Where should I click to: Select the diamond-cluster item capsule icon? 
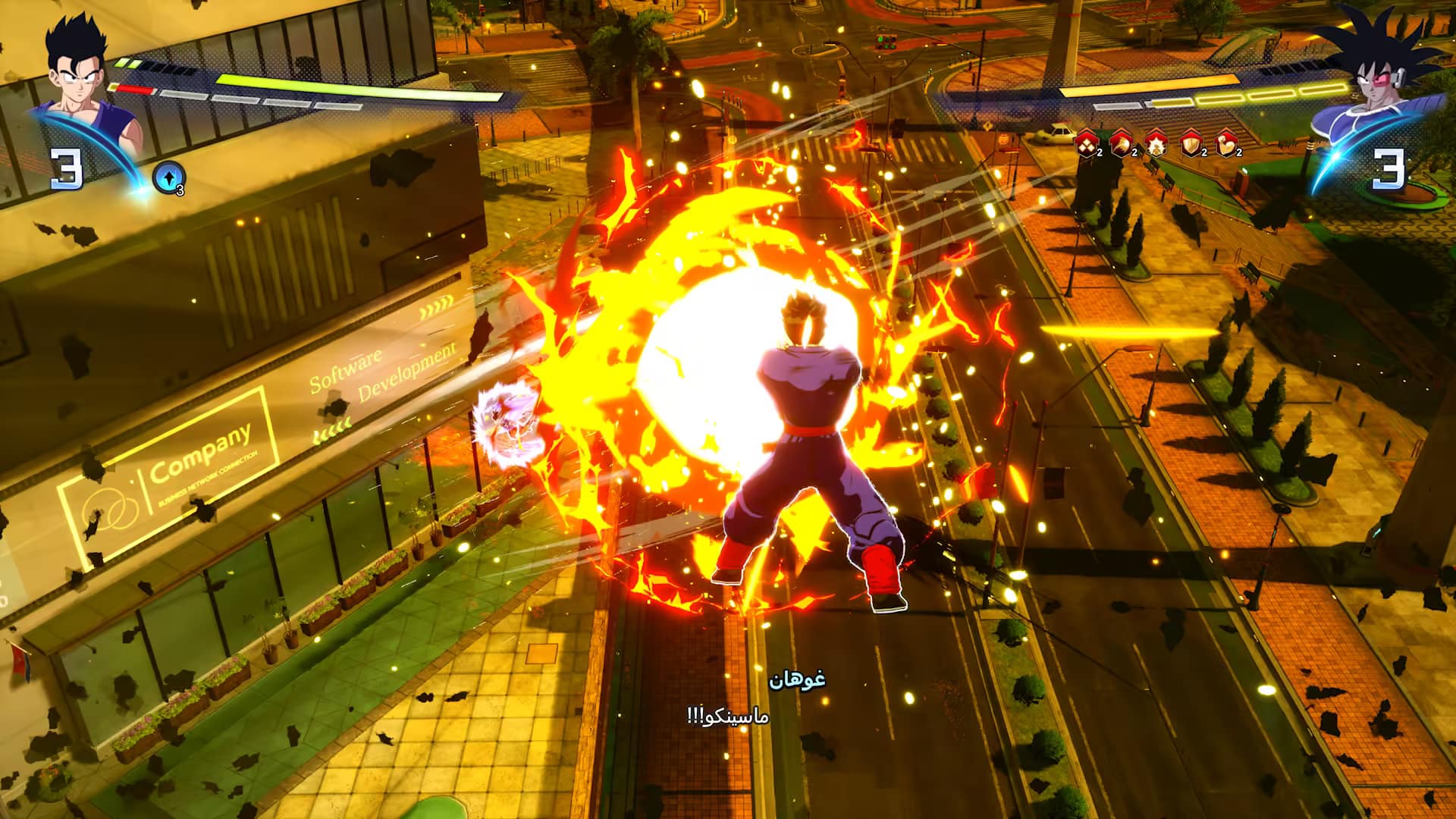1086,144
